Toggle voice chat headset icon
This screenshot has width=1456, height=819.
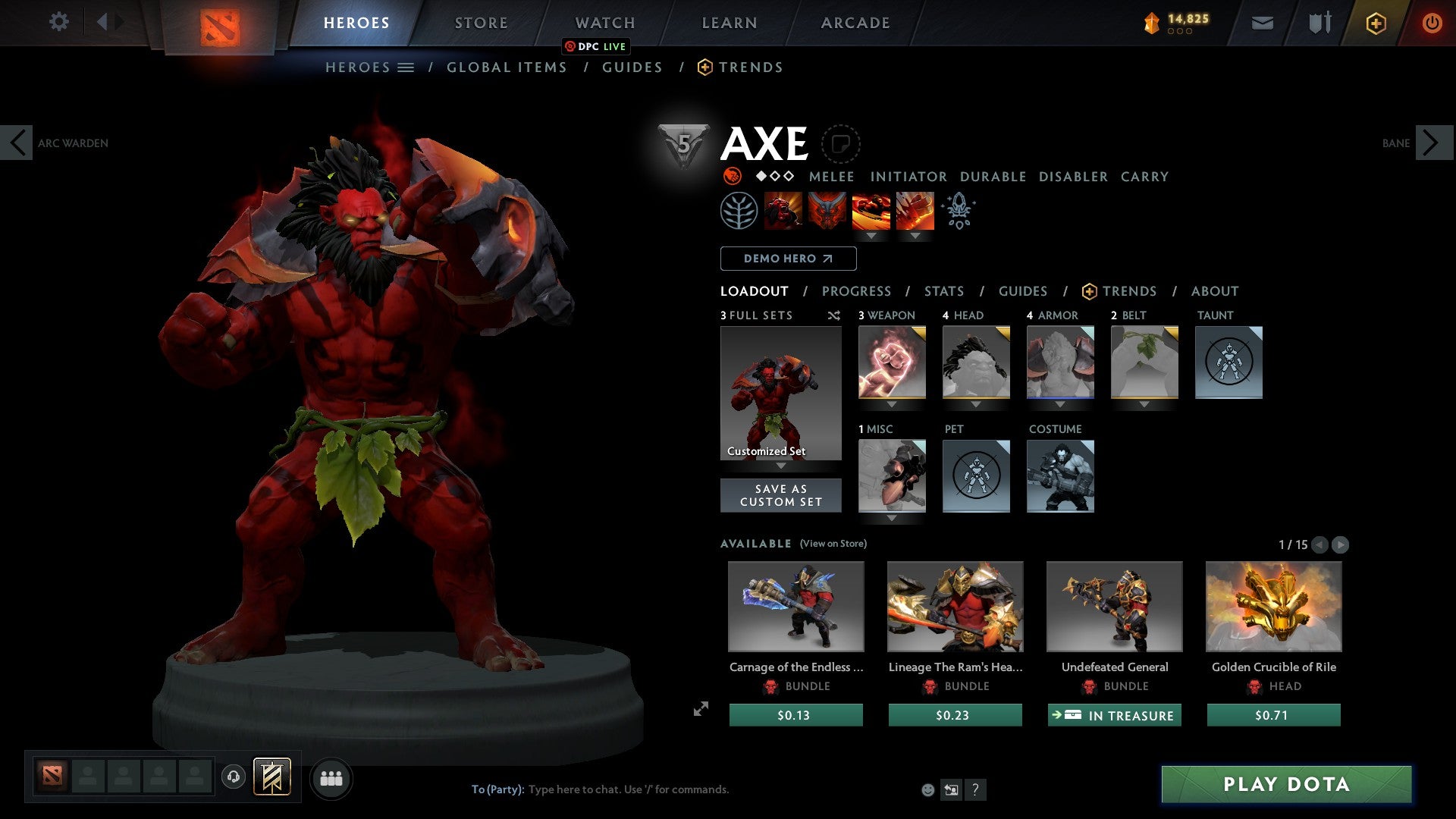(234, 777)
